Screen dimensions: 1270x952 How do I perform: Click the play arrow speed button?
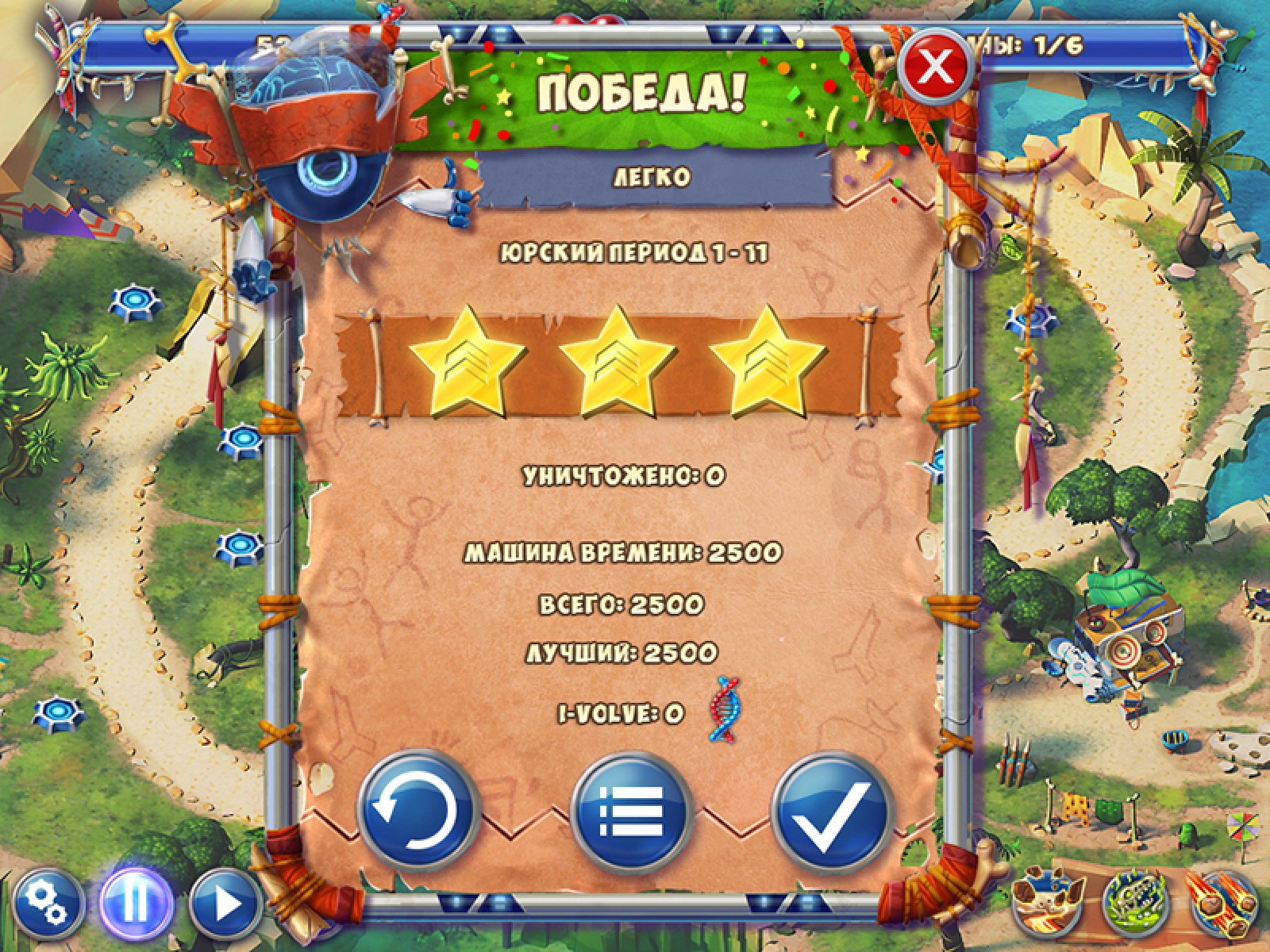225,904
